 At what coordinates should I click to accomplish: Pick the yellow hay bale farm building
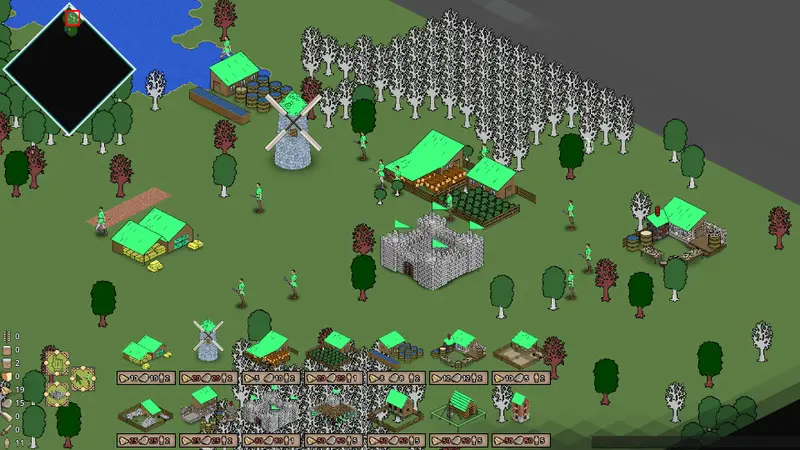144,350
